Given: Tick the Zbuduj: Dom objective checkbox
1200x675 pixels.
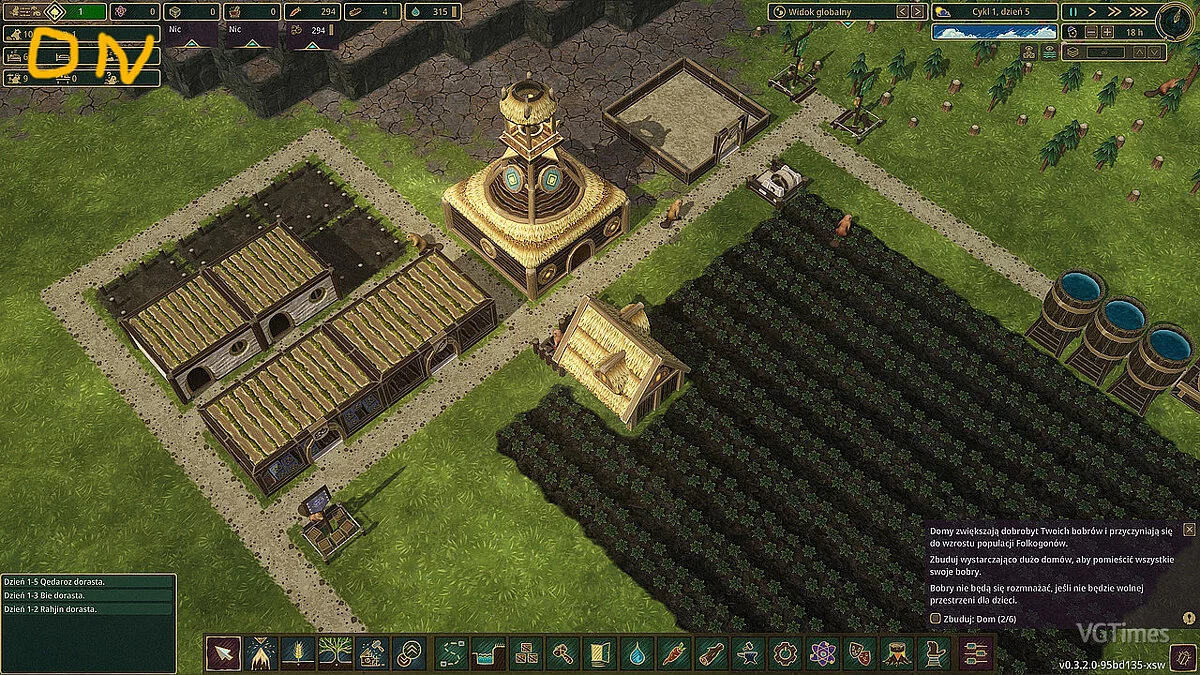Looking at the screenshot, I should pos(934,619).
